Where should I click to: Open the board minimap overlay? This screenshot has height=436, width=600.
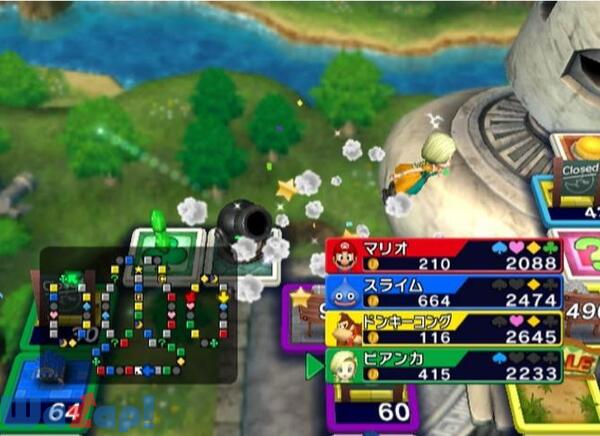pyautogui.click(x=138, y=315)
